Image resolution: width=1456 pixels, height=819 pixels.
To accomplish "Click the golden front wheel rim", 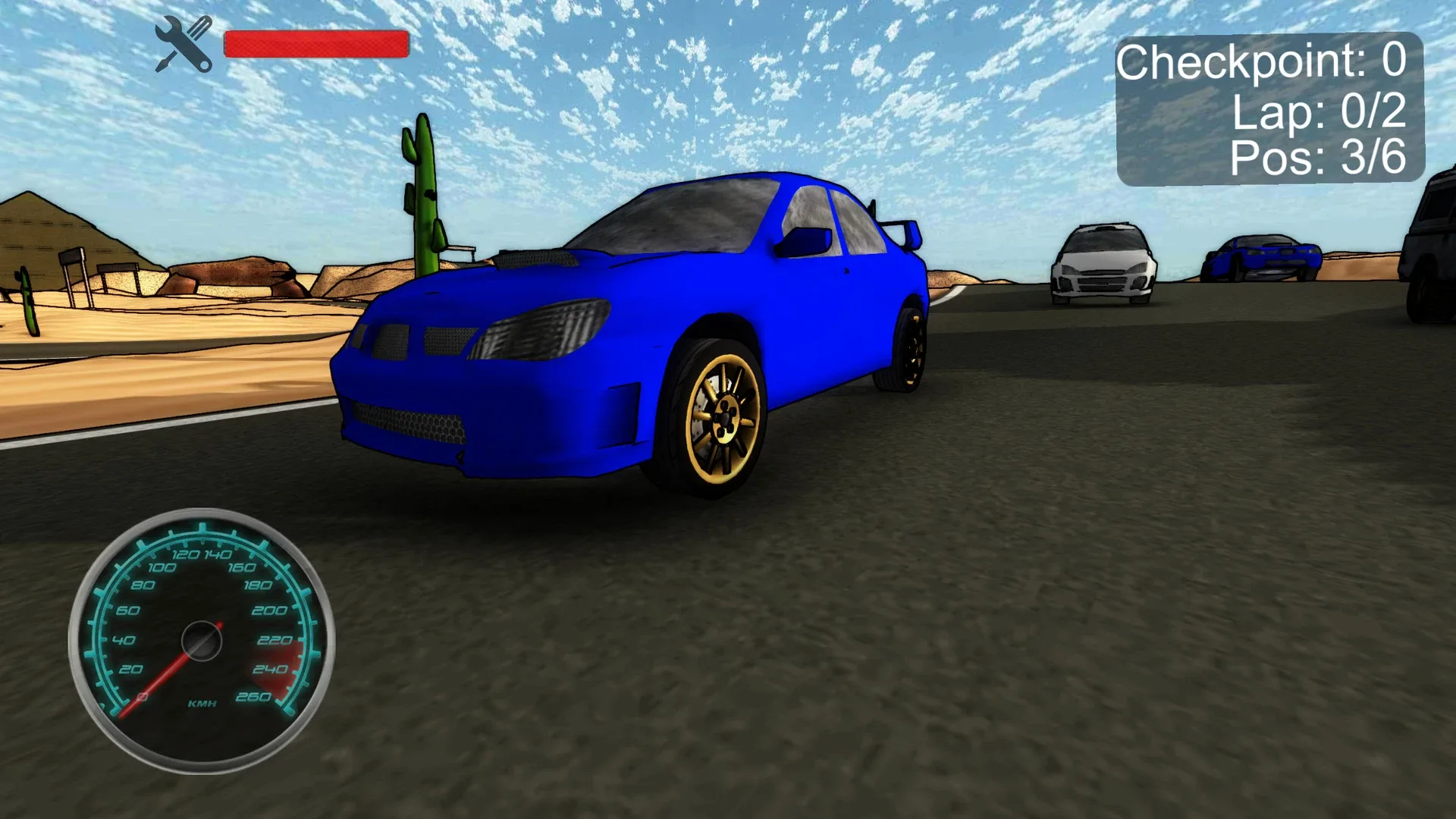I will pos(724,417).
